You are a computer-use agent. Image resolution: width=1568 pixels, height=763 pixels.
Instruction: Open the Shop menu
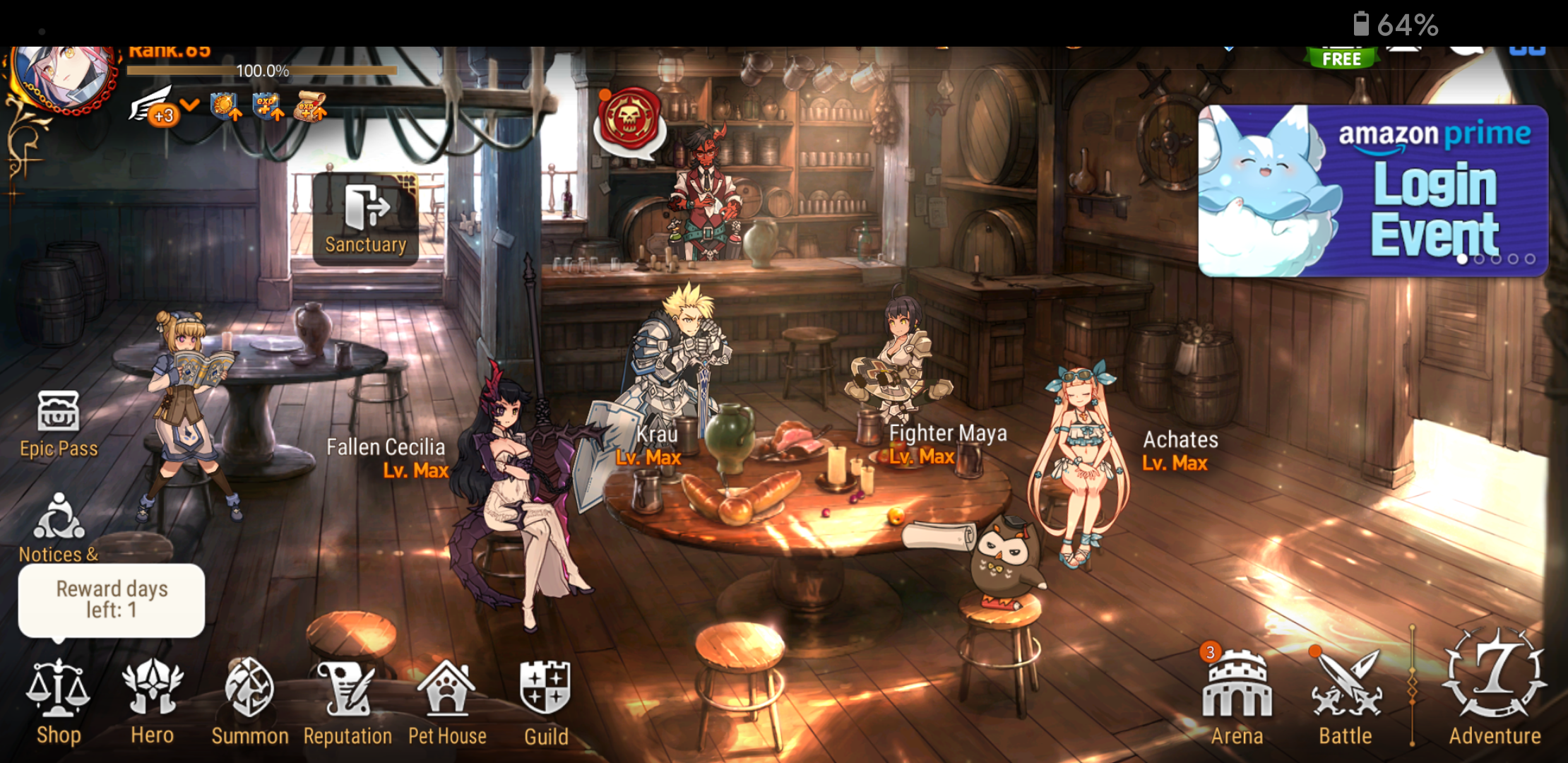tap(58, 701)
